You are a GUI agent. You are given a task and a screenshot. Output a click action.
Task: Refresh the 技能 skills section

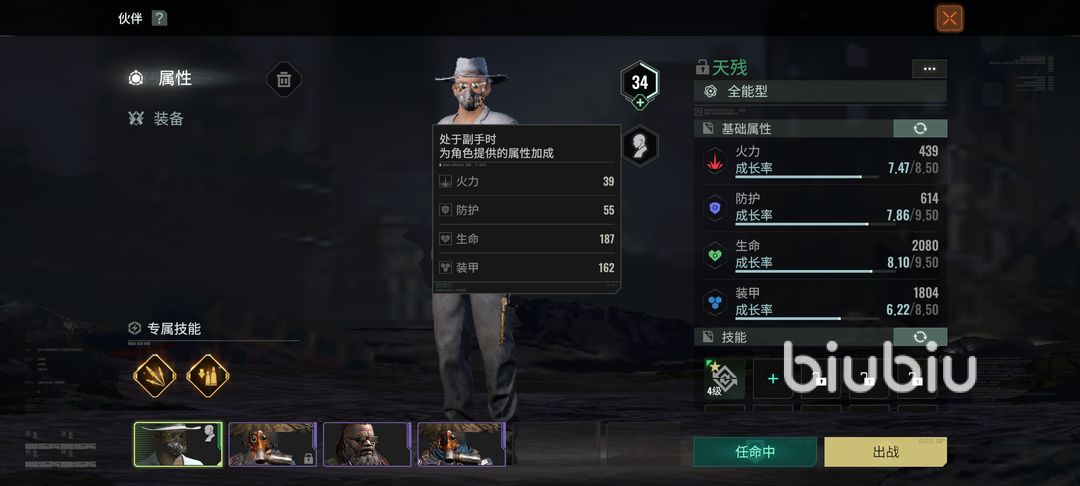click(x=919, y=337)
